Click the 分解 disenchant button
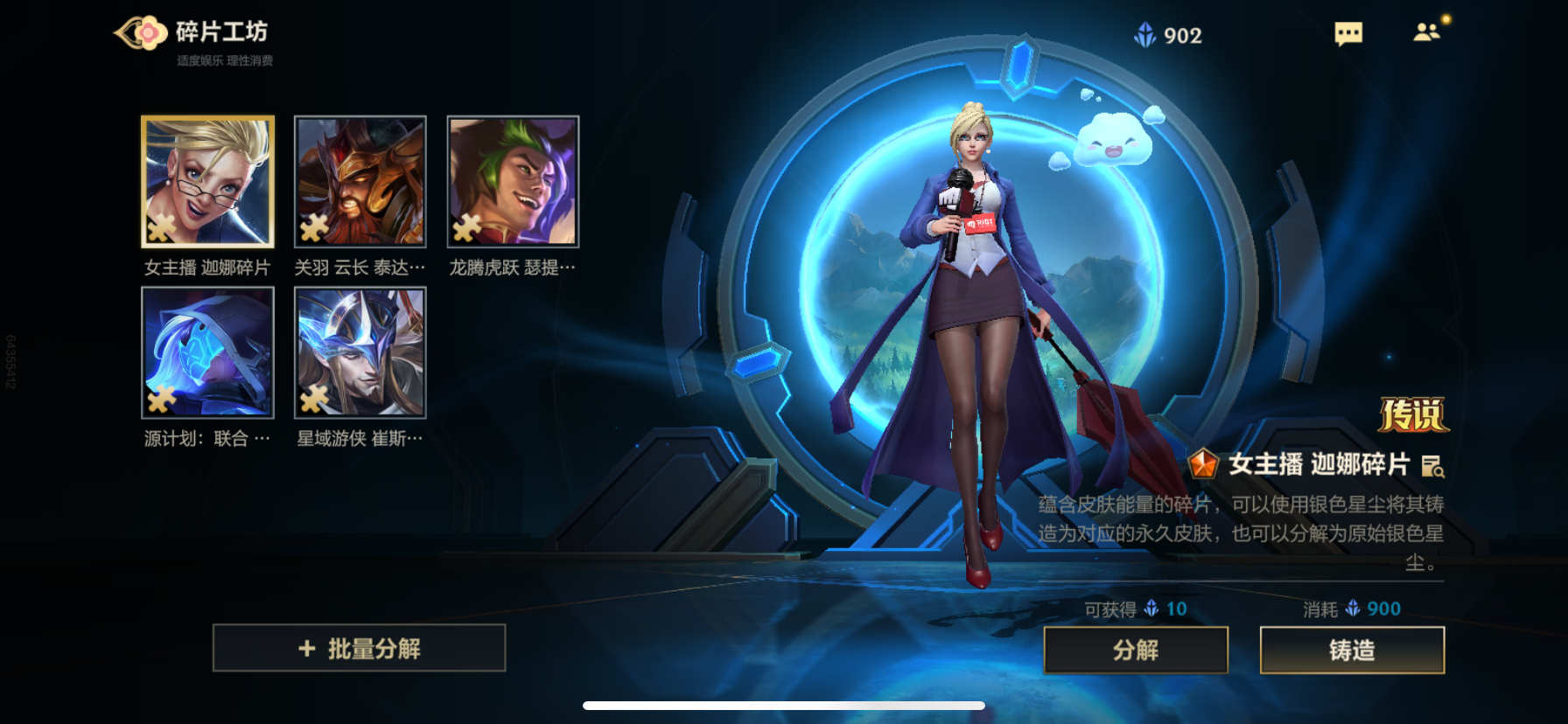1568x724 pixels. tap(1135, 650)
